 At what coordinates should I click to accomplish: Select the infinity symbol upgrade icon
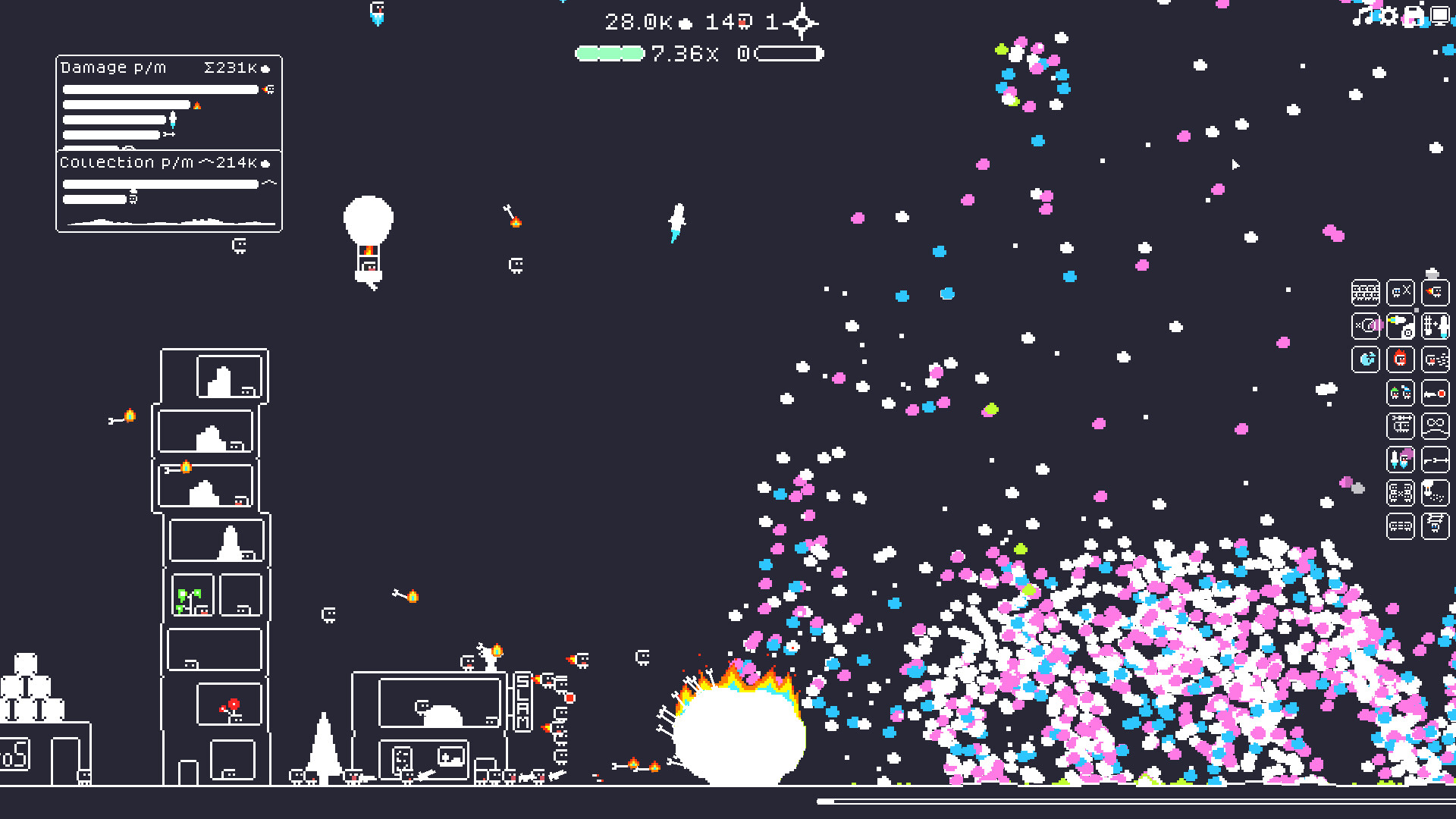click(x=1436, y=426)
